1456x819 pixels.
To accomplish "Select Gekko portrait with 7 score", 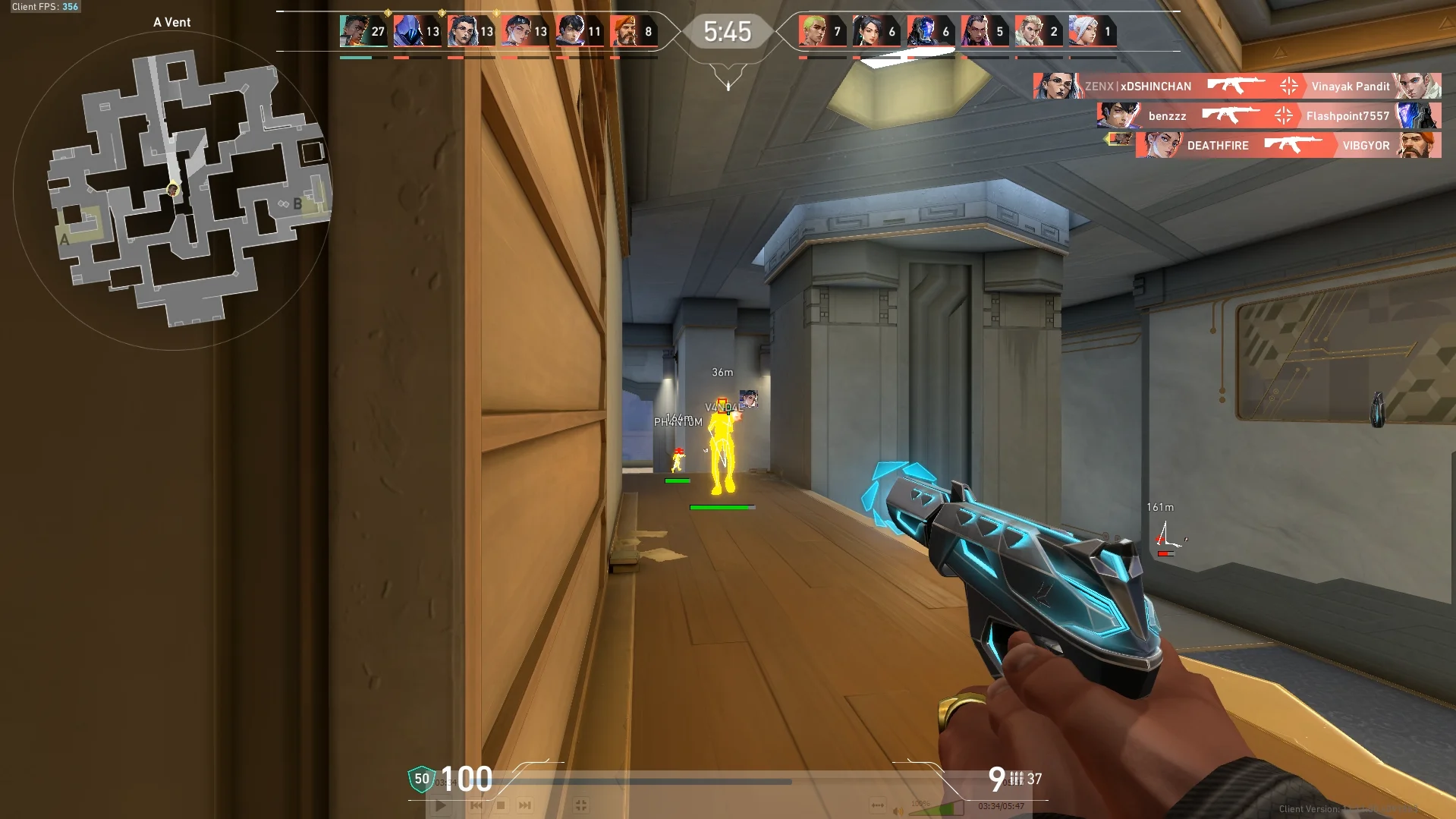I will click(x=813, y=31).
